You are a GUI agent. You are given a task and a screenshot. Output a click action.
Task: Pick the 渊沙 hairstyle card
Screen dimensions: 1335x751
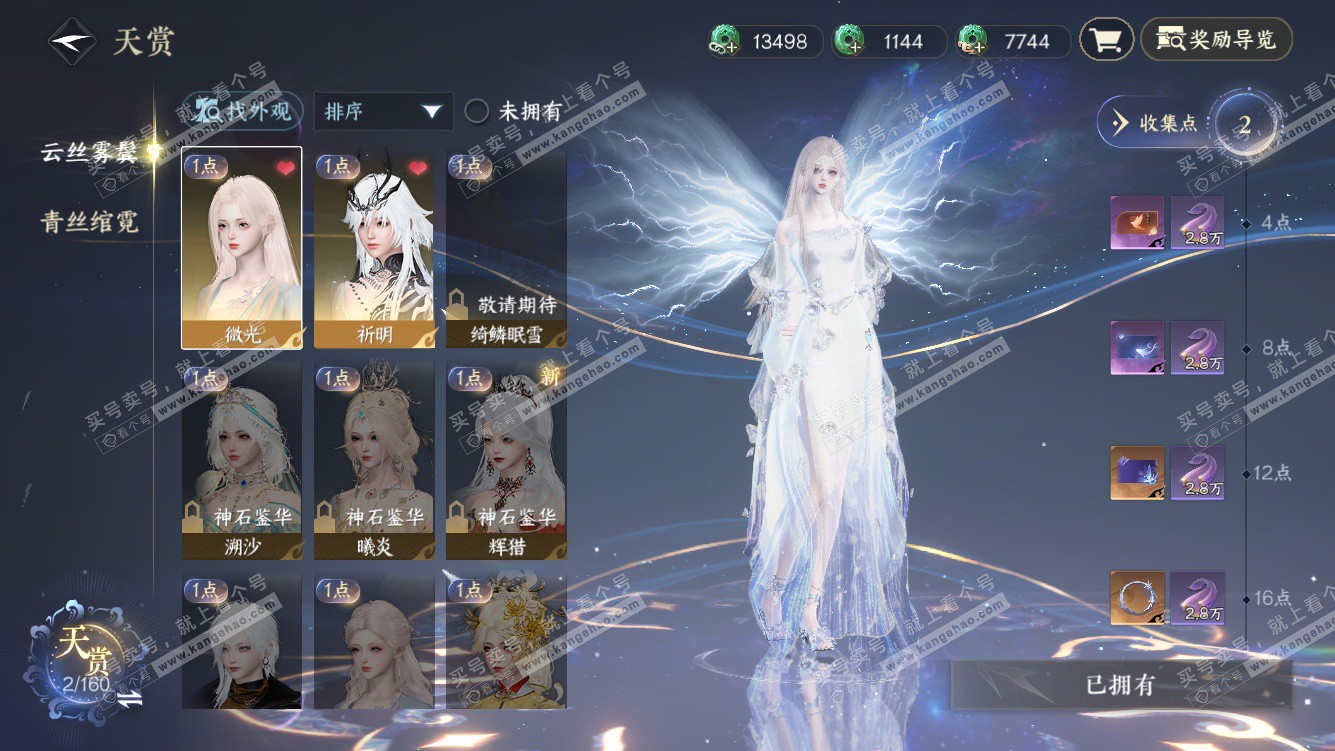pos(241,461)
